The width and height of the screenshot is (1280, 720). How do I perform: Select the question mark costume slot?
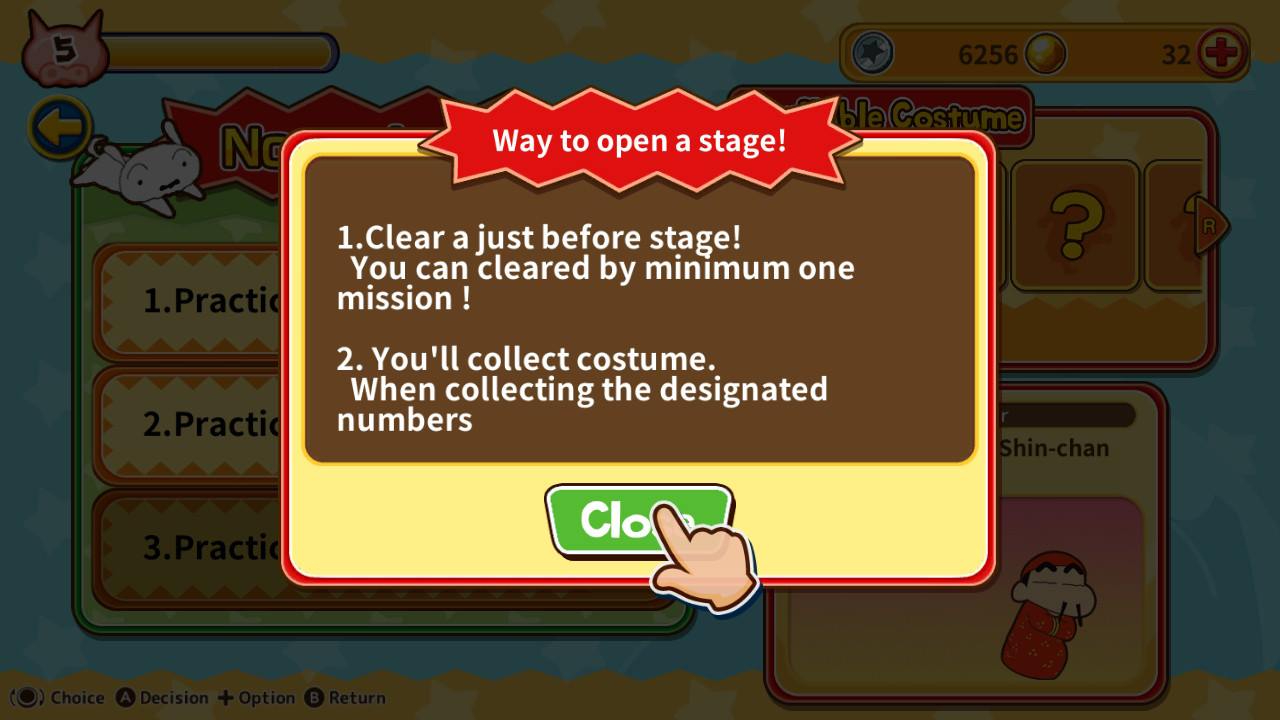1074,223
